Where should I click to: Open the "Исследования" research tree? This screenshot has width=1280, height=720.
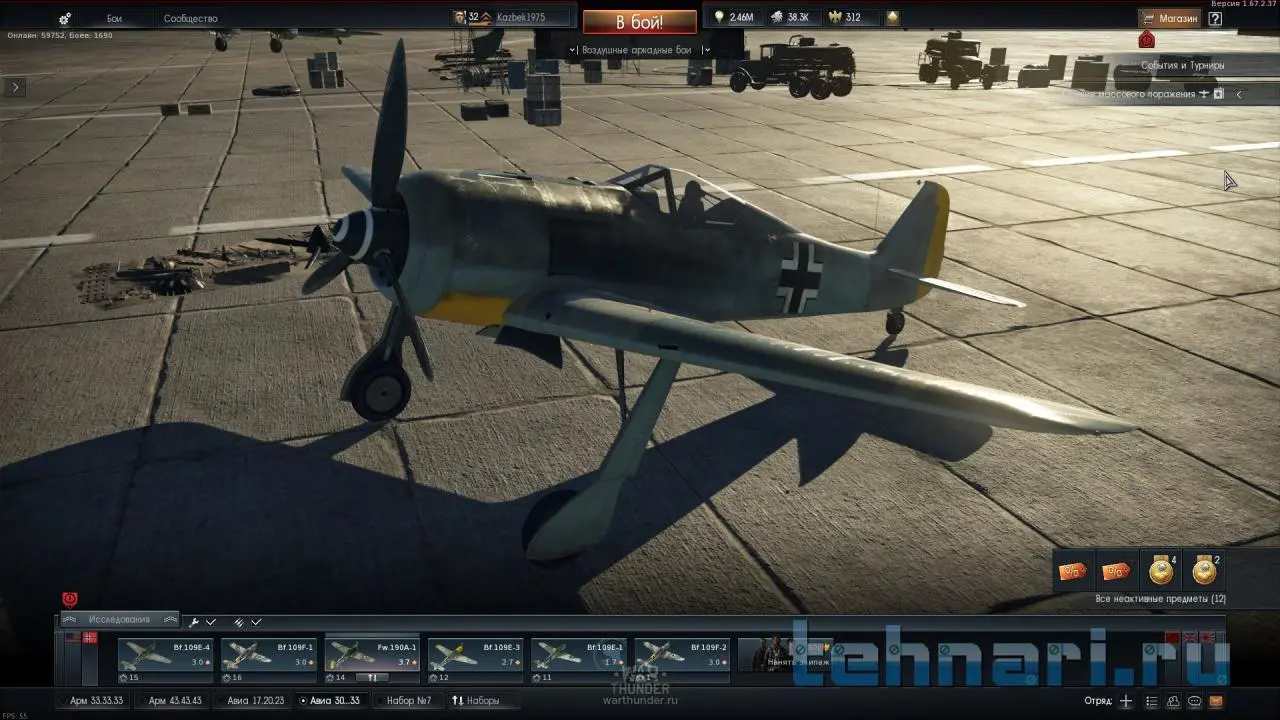coord(118,620)
